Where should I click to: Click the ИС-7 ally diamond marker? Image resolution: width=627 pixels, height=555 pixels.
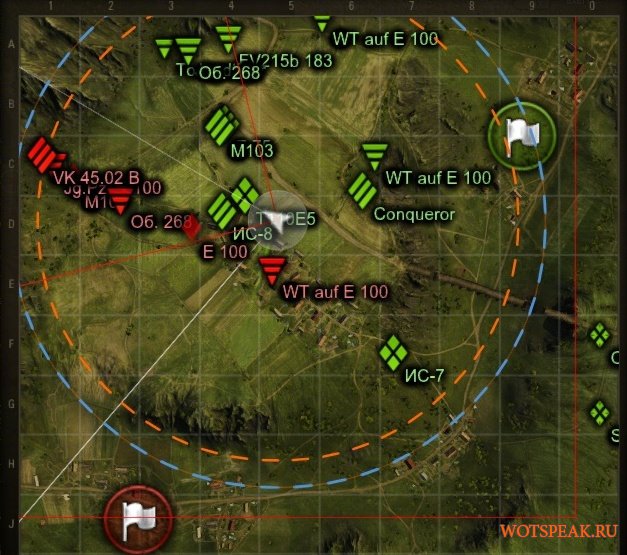pyautogui.click(x=393, y=351)
